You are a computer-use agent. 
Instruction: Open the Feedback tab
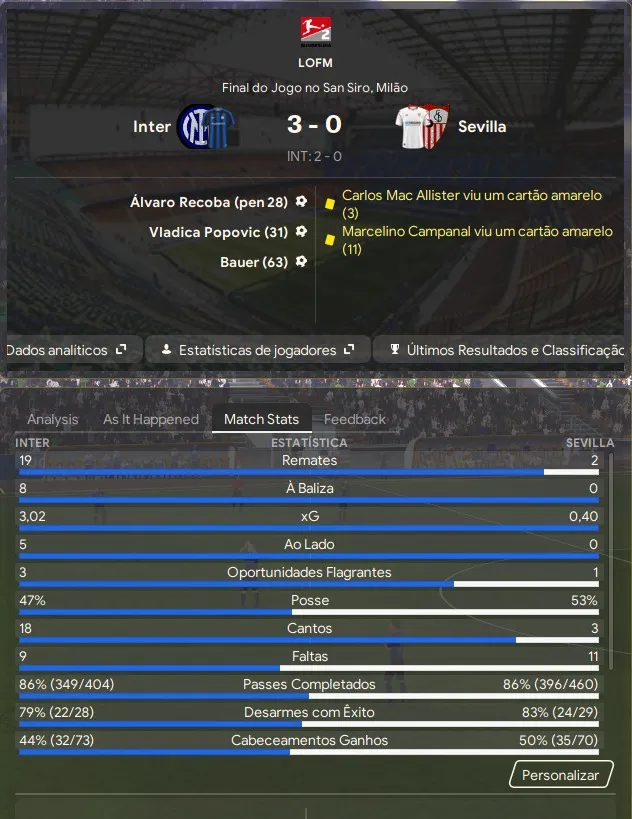tap(355, 419)
